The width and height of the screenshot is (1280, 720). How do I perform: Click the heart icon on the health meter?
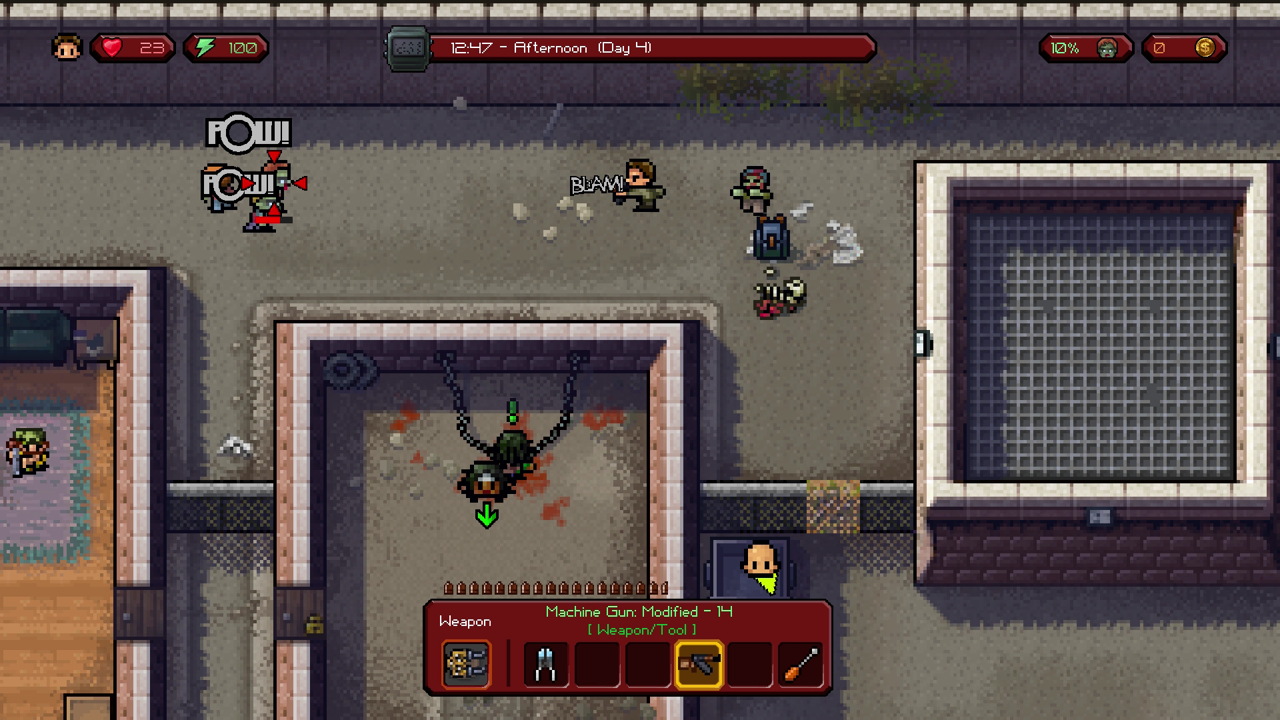click(x=111, y=47)
